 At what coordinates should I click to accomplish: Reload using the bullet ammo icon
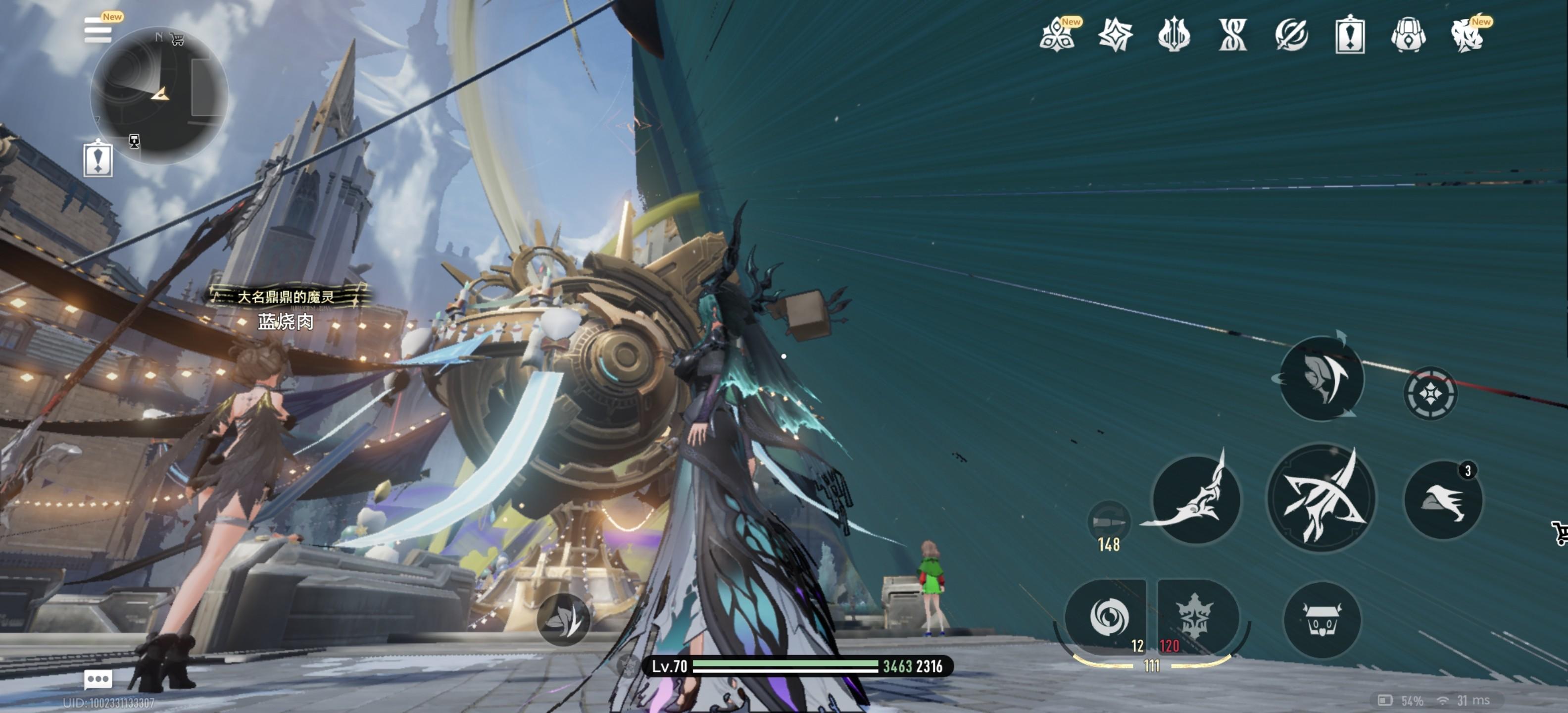(x=1108, y=522)
